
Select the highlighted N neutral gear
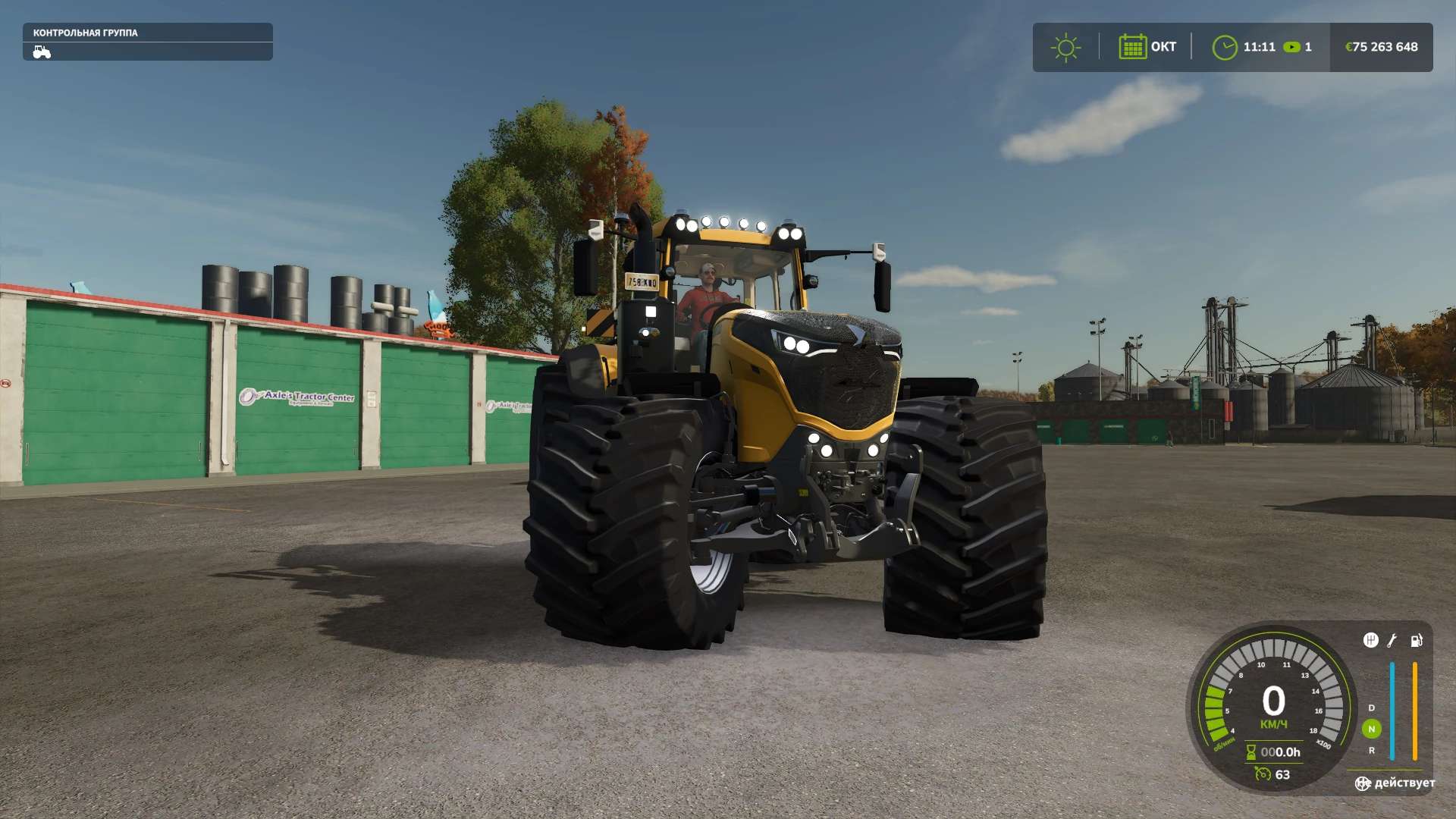(1371, 729)
